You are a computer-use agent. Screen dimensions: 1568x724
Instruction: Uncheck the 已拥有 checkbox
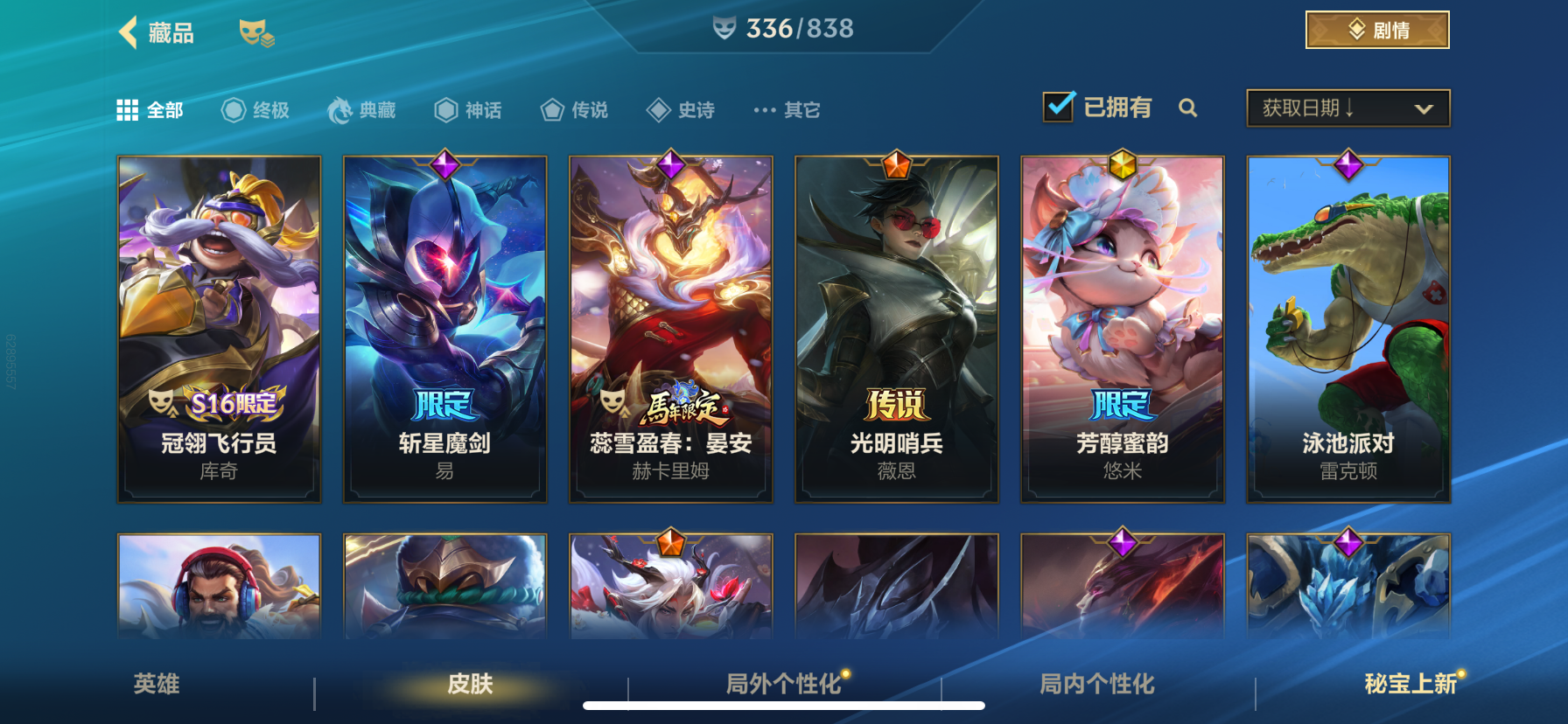[1059, 105]
